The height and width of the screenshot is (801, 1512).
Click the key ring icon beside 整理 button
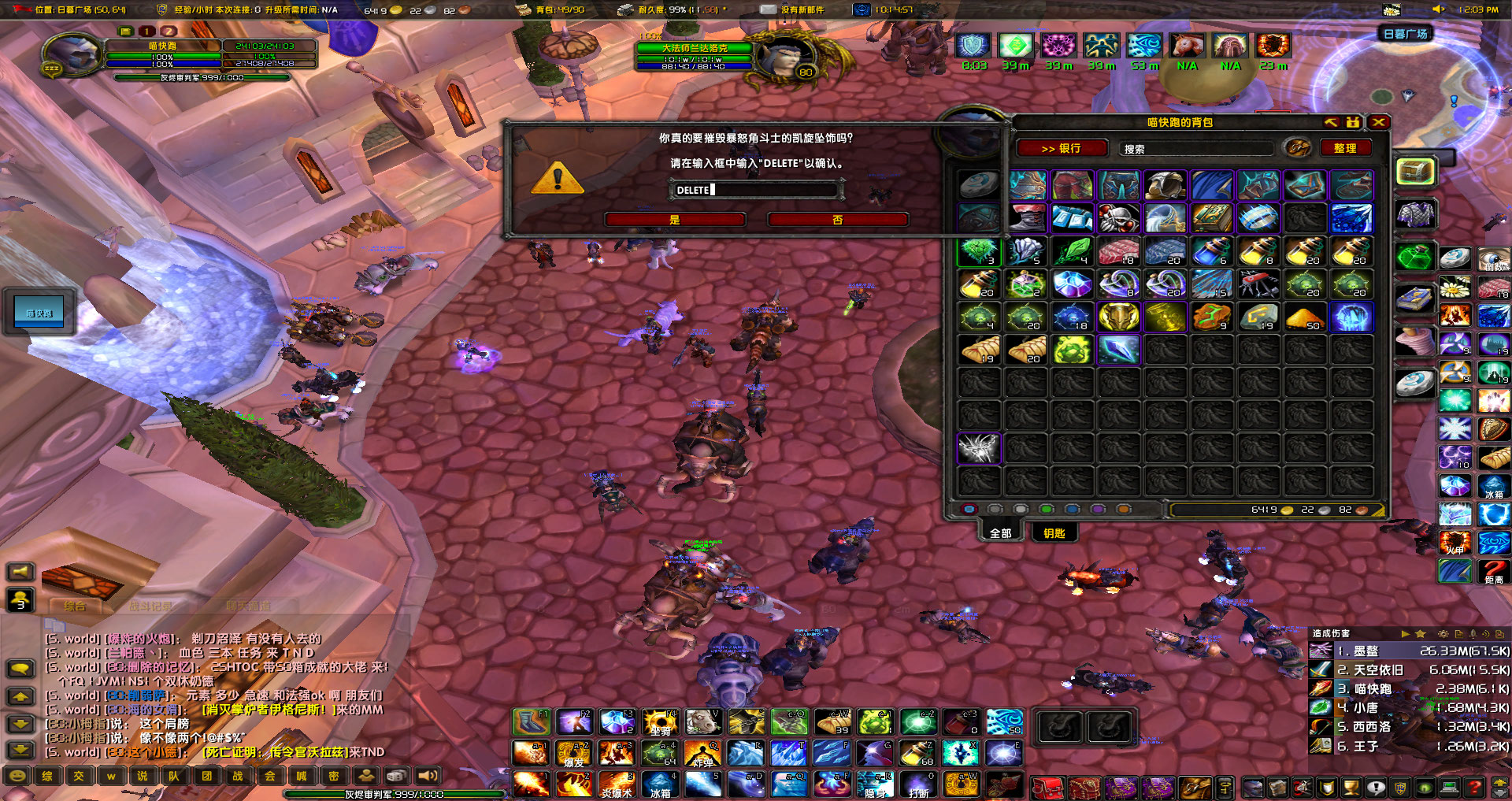click(x=1296, y=148)
